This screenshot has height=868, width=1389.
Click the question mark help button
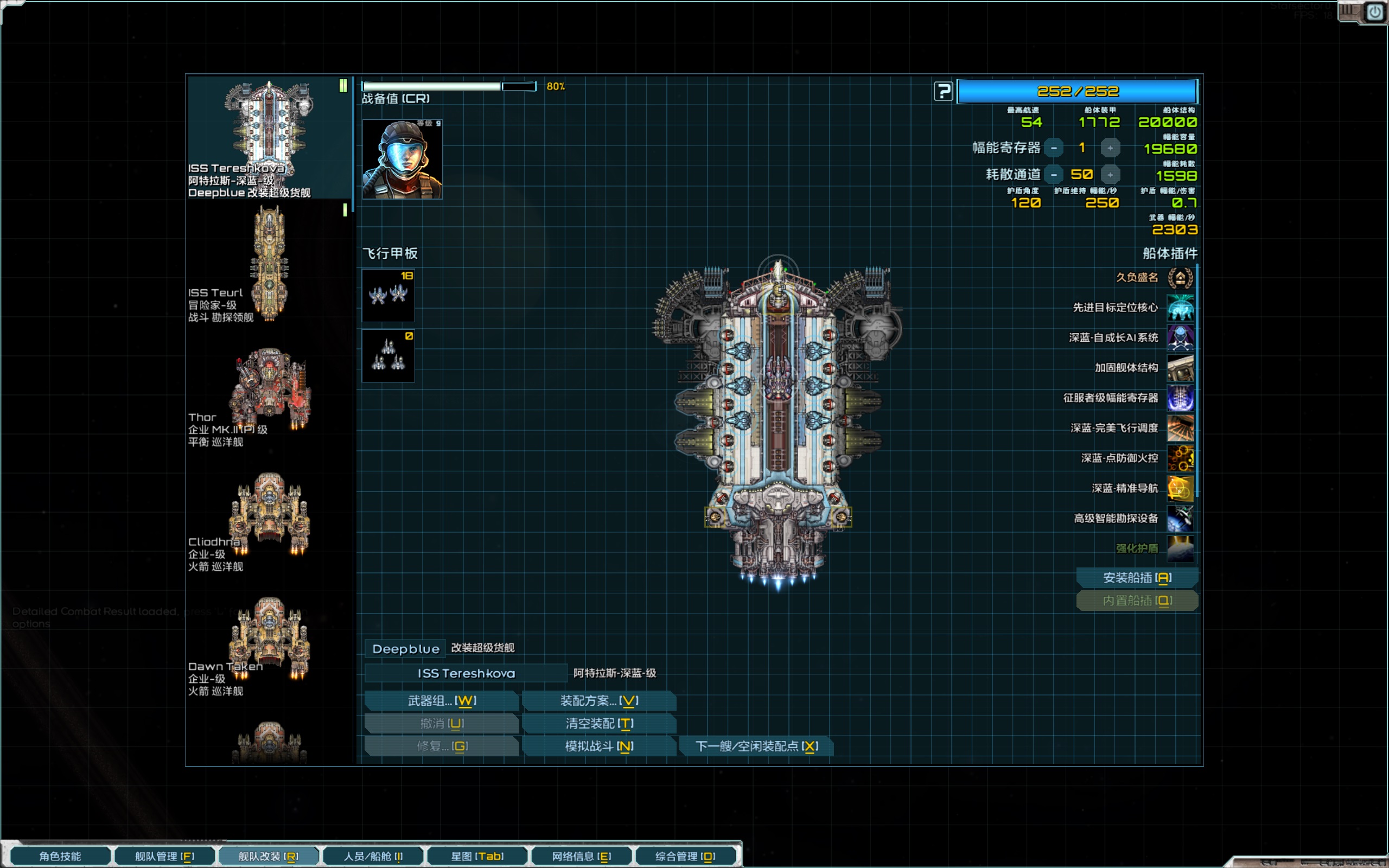(943, 91)
